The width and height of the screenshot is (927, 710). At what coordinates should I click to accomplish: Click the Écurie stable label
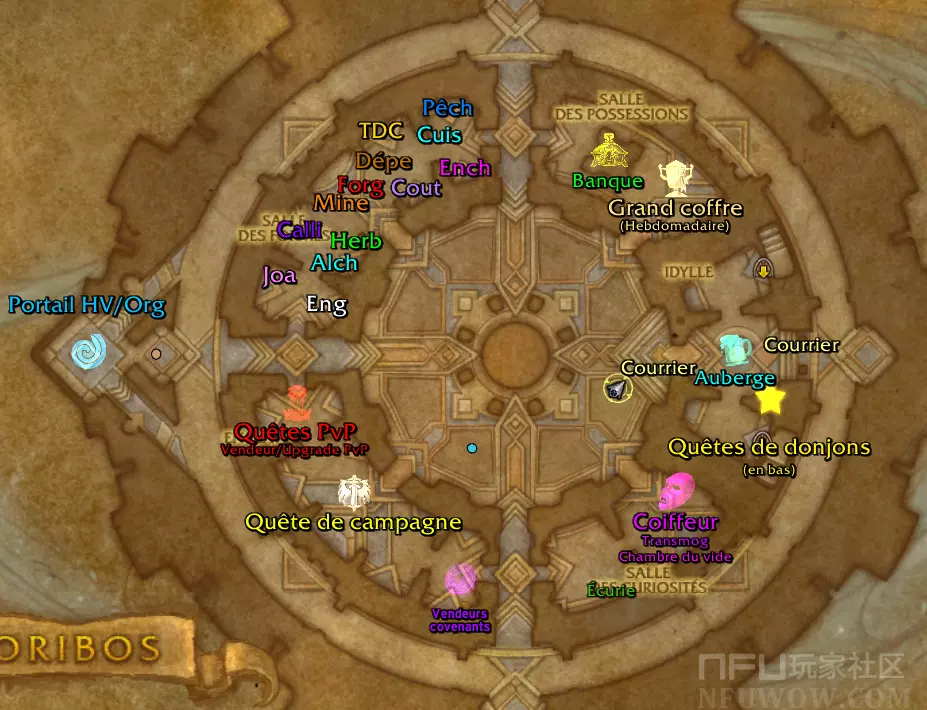pos(611,591)
